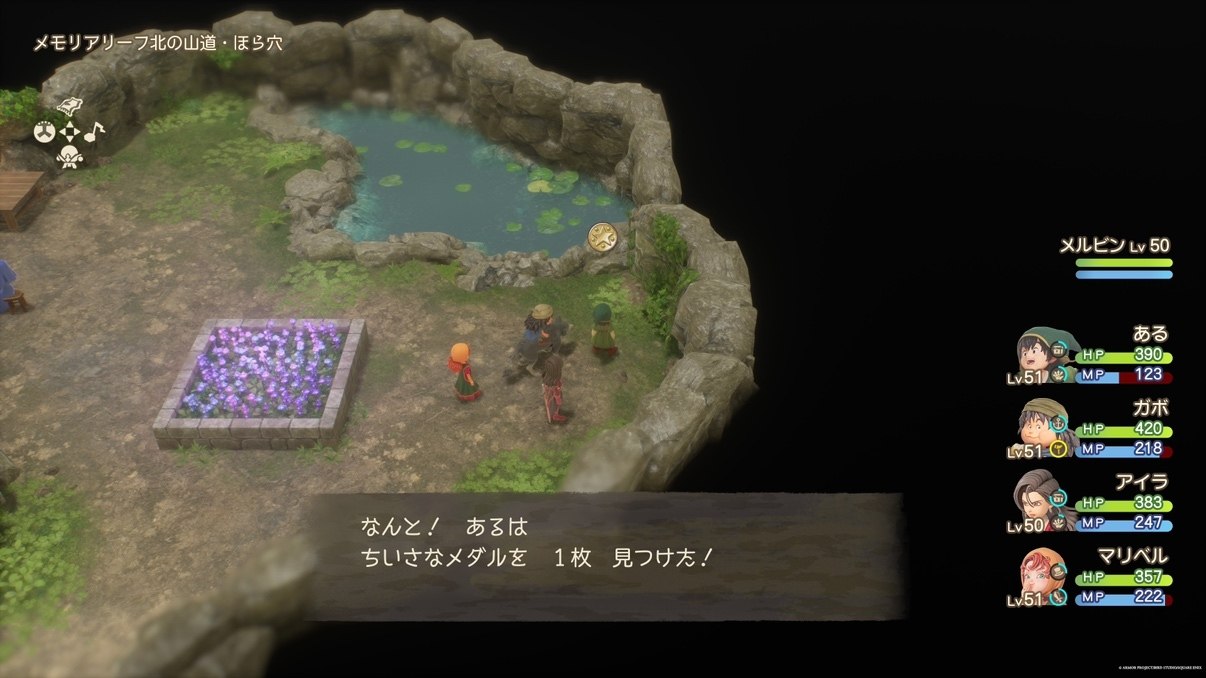This screenshot has width=1206, height=678.
Task: Select マリベル's party portrait
Action: click(x=1042, y=574)
